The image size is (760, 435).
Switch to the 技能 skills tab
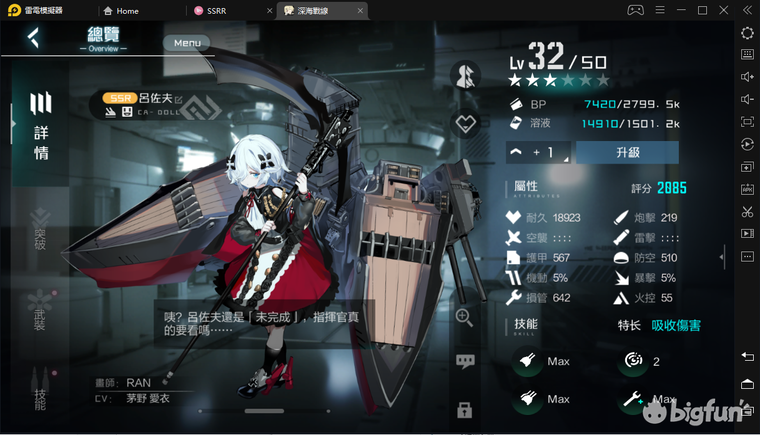pos(40,388)
